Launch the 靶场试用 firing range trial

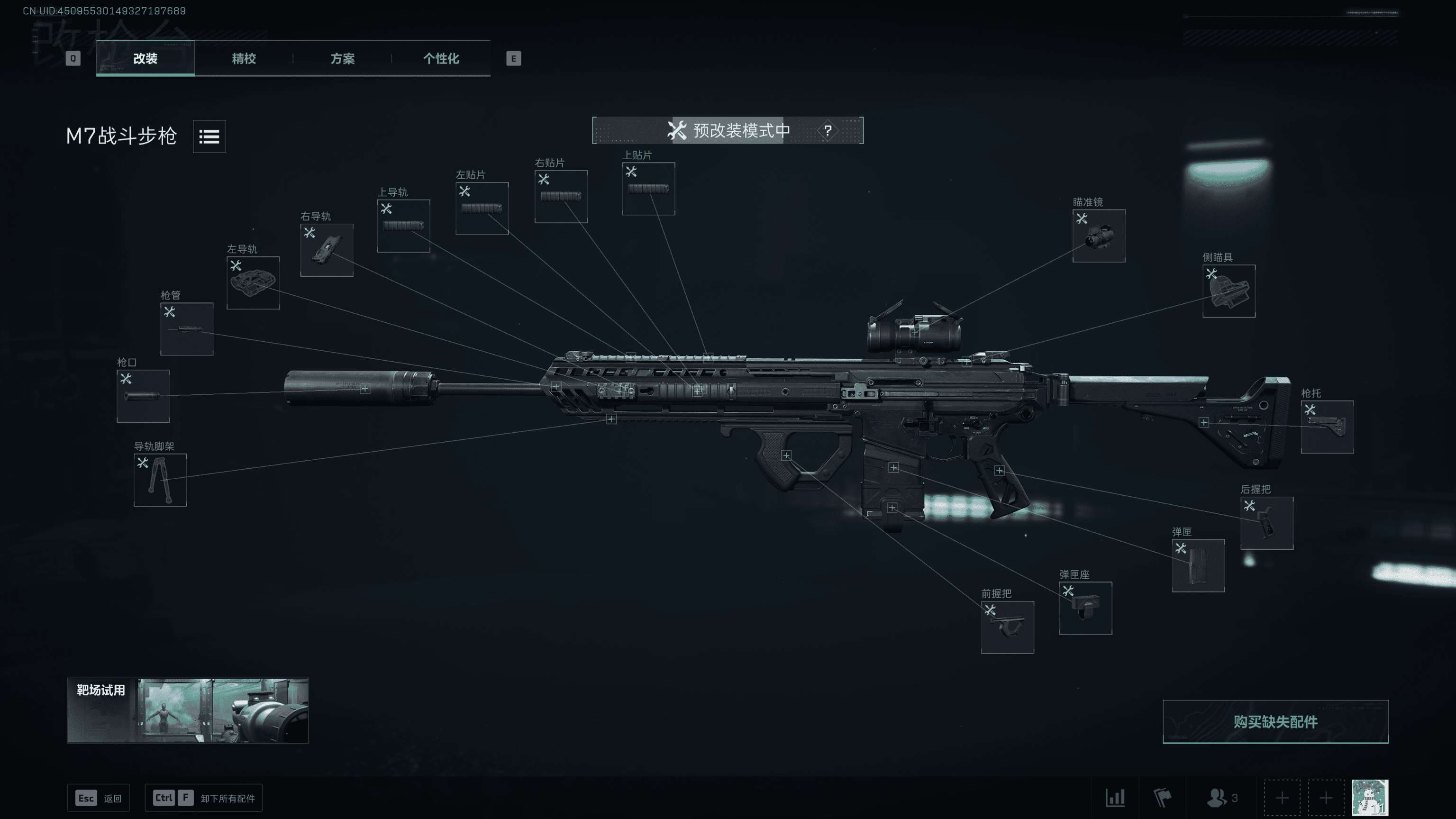pos(188,710)
